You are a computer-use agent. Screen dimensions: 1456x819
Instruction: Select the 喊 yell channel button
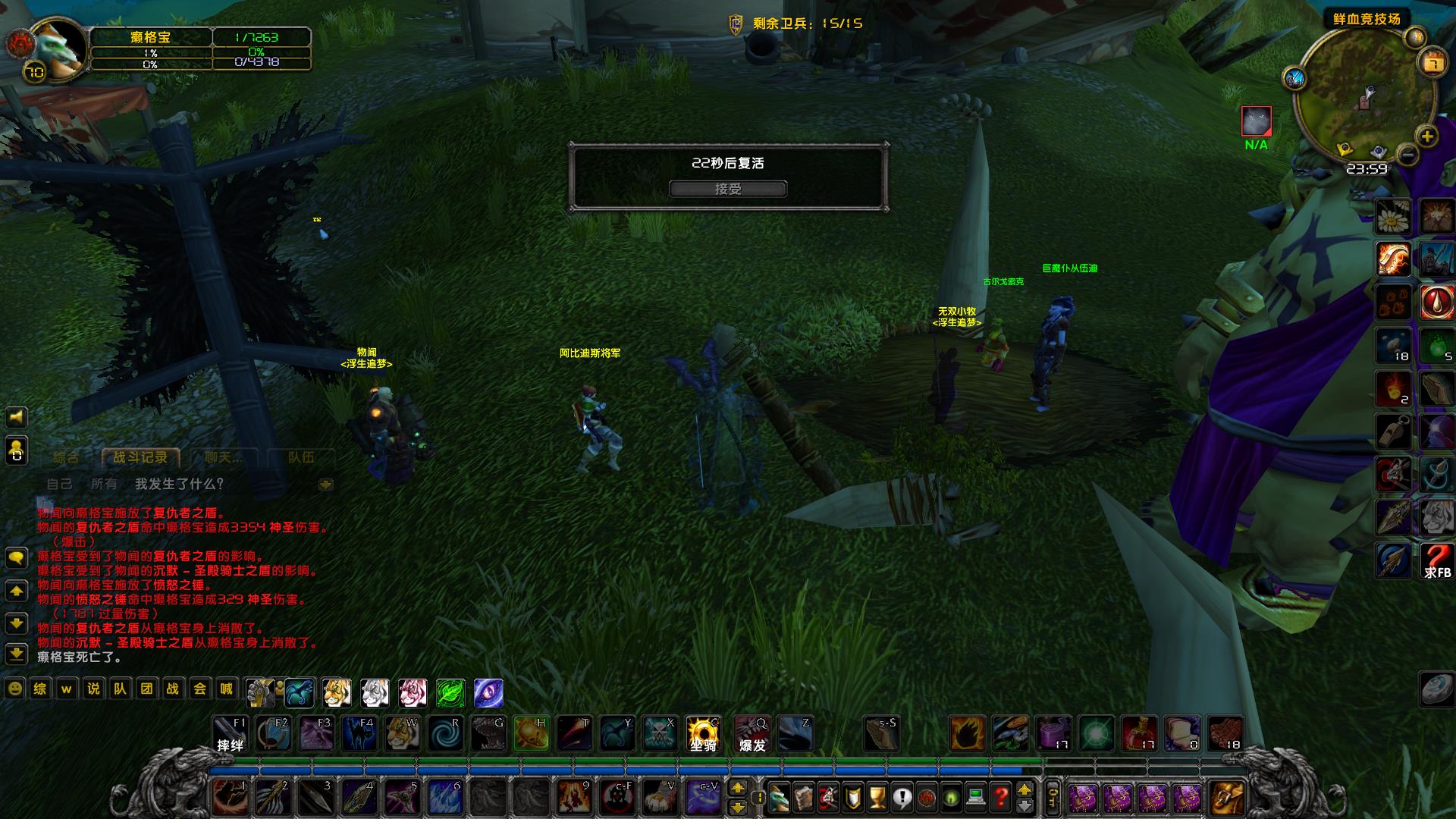[226, 689]
